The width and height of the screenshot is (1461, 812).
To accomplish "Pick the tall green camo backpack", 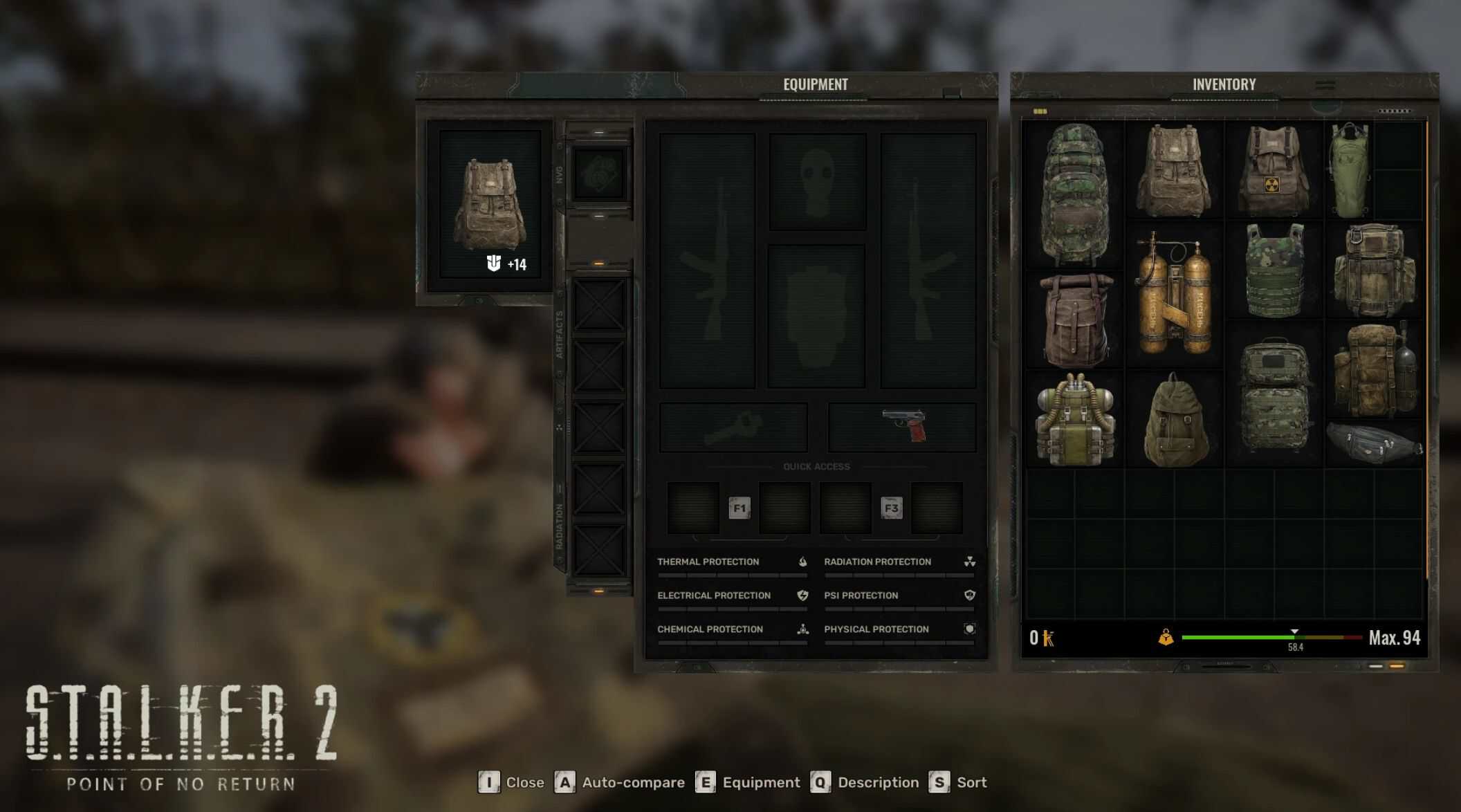I will (1073, 194).
